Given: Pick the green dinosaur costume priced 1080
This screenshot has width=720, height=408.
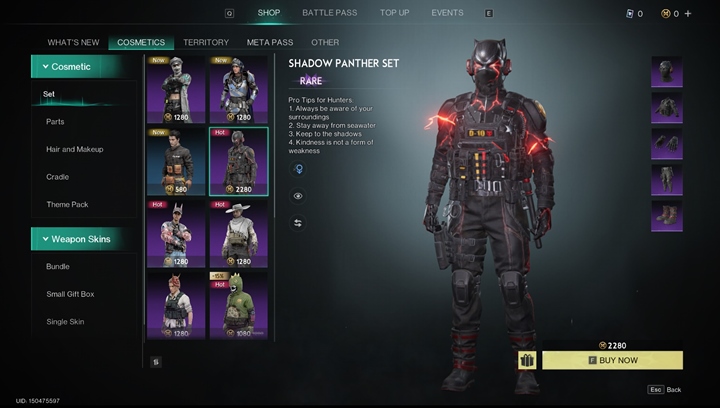Looking at the screenshot, I should [x=238, y=305].
